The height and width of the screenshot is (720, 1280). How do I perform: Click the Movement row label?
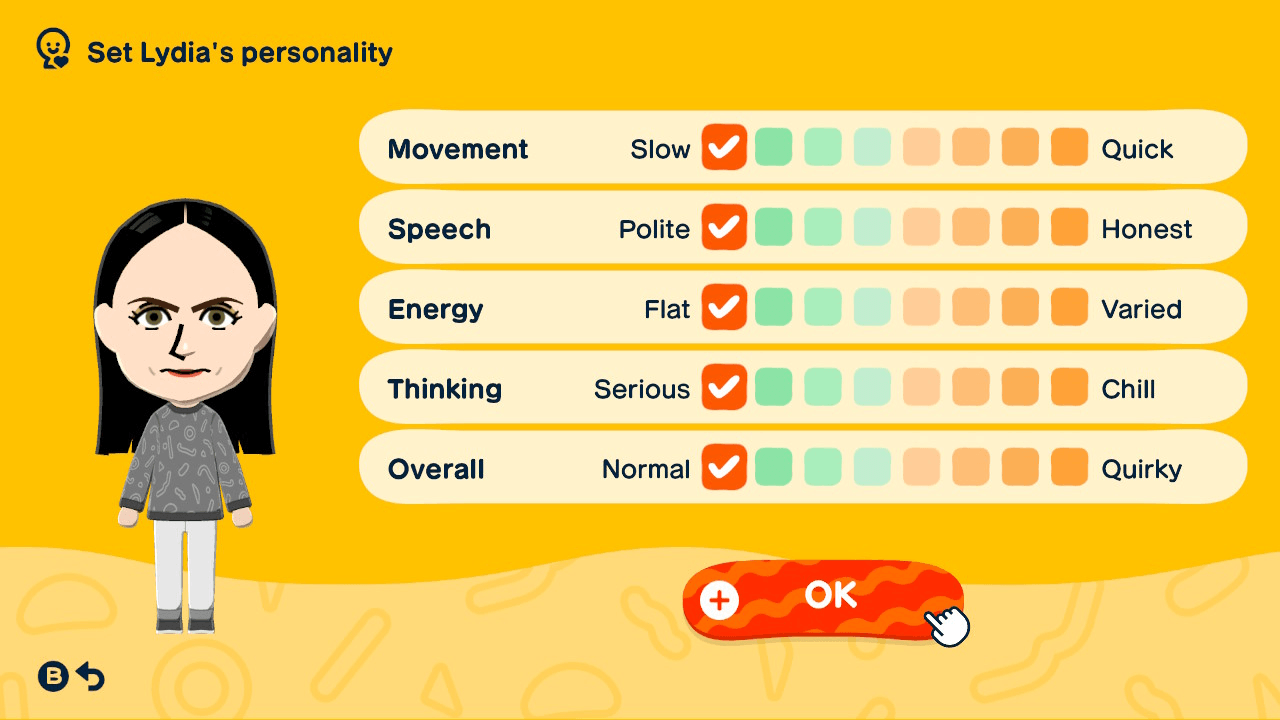click(x=457, y=148)
